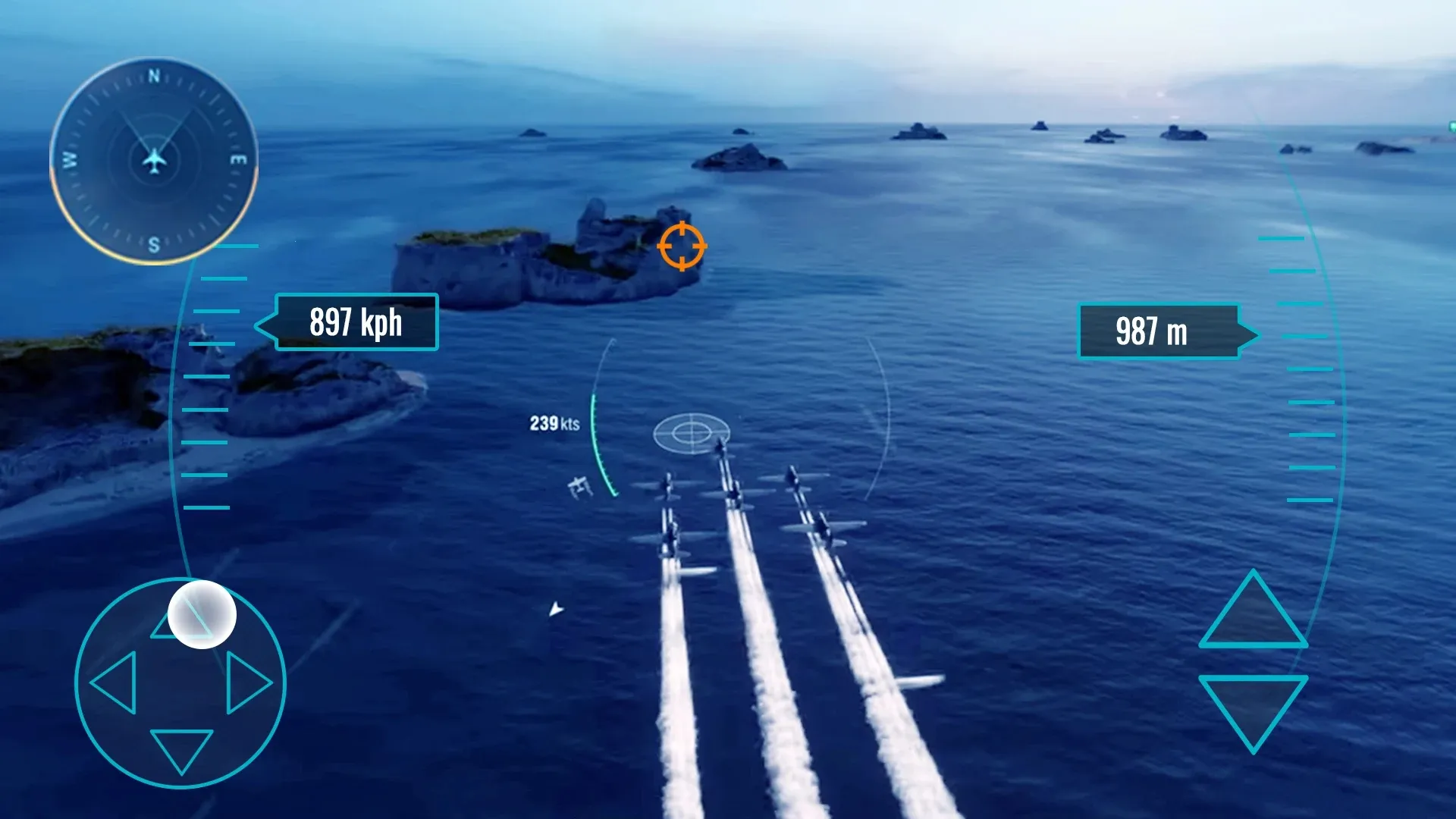Viewport: 1456px width, 819px height.
Task: Click the central aiming crosshair
Action: click(692, 432)
